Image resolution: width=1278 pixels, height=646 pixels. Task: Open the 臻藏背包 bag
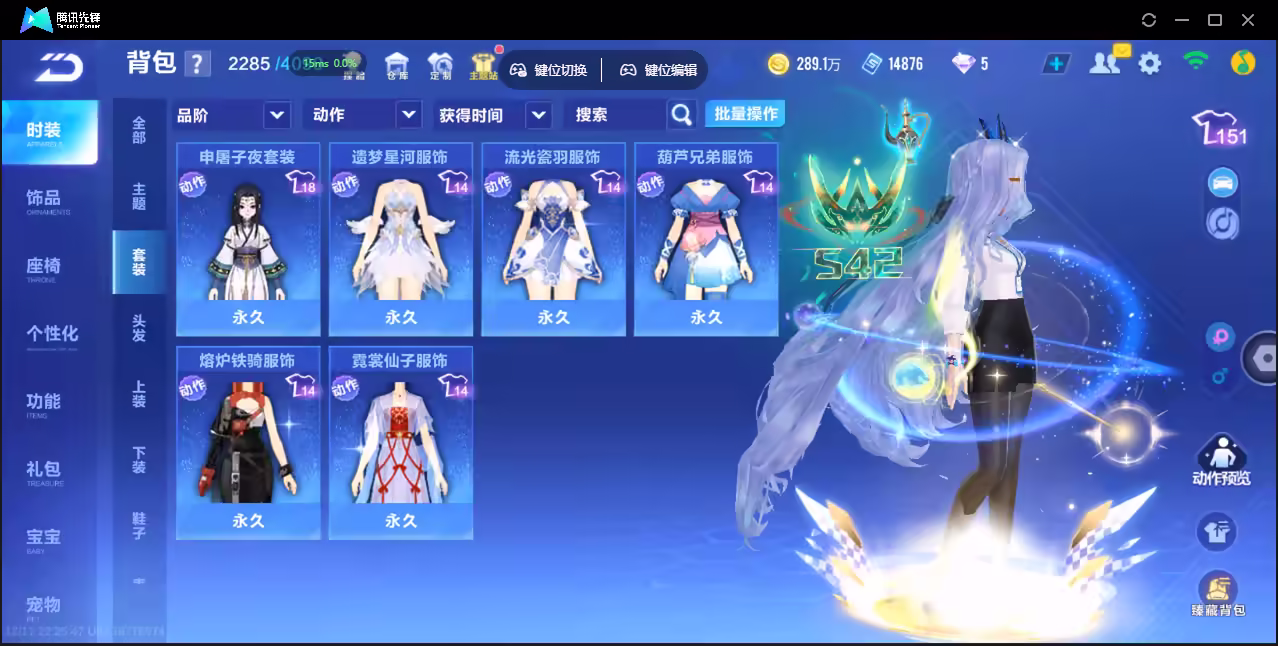click(1217, 594)
